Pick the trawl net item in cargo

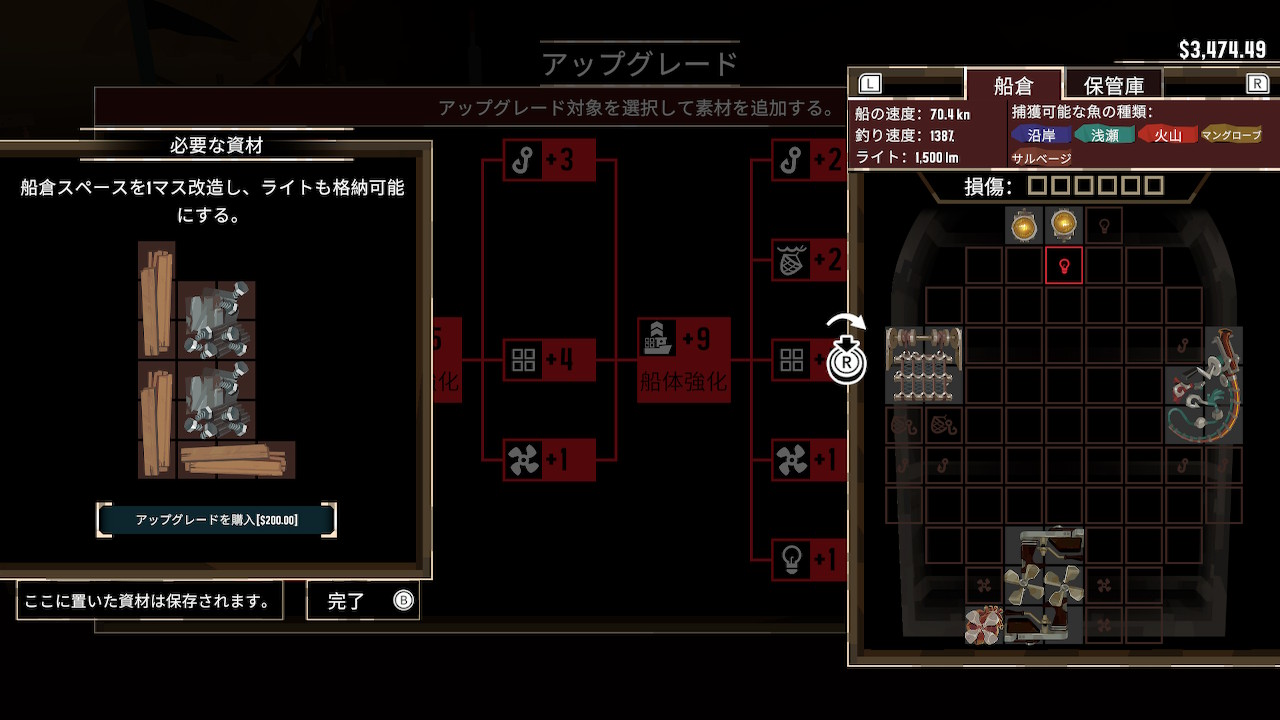tap(924, 365)
